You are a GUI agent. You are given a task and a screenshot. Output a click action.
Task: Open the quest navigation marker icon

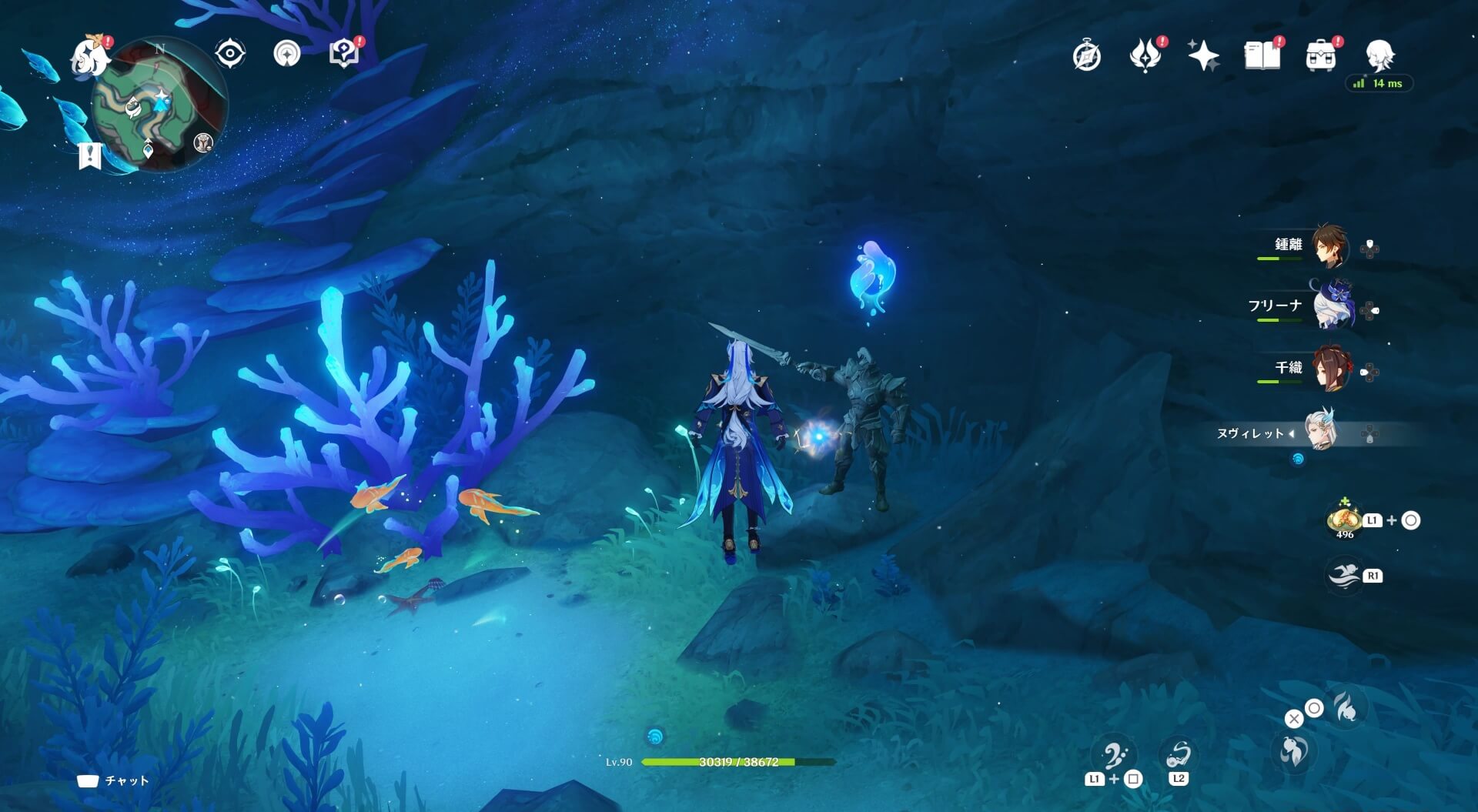(287, 54)
